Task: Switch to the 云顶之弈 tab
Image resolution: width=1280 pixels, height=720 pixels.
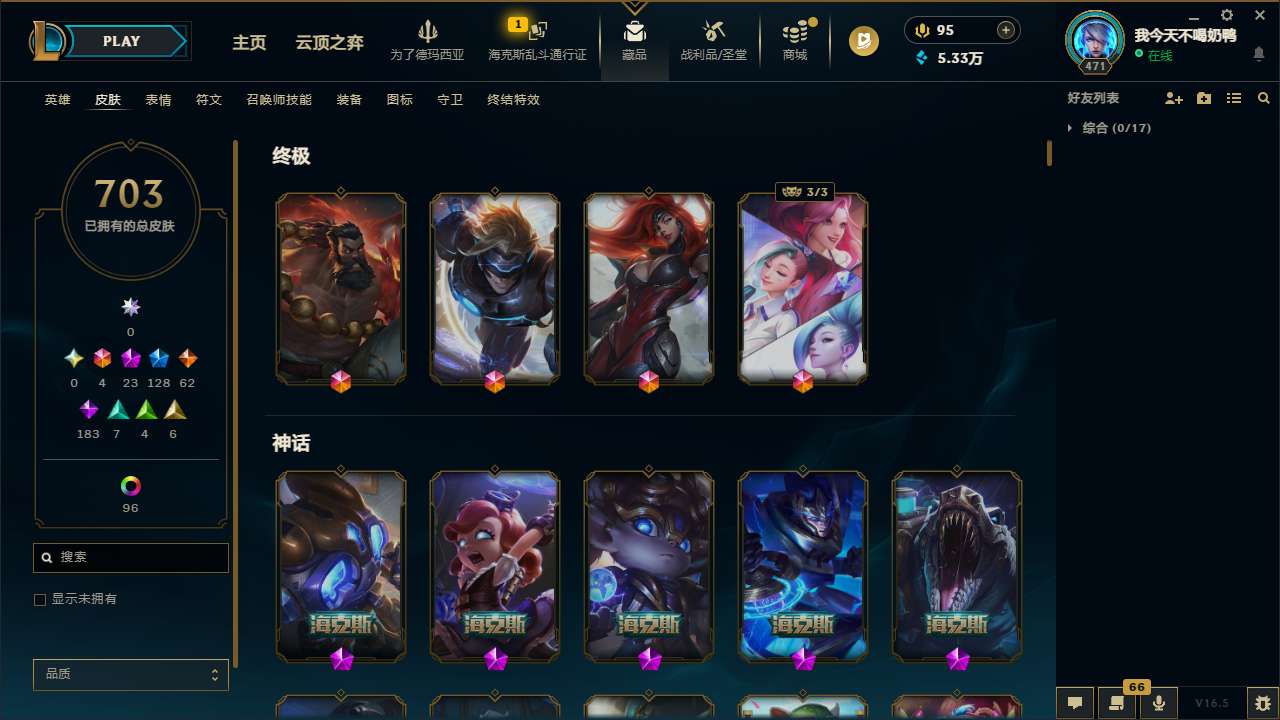Action: [x=332, y=43]
